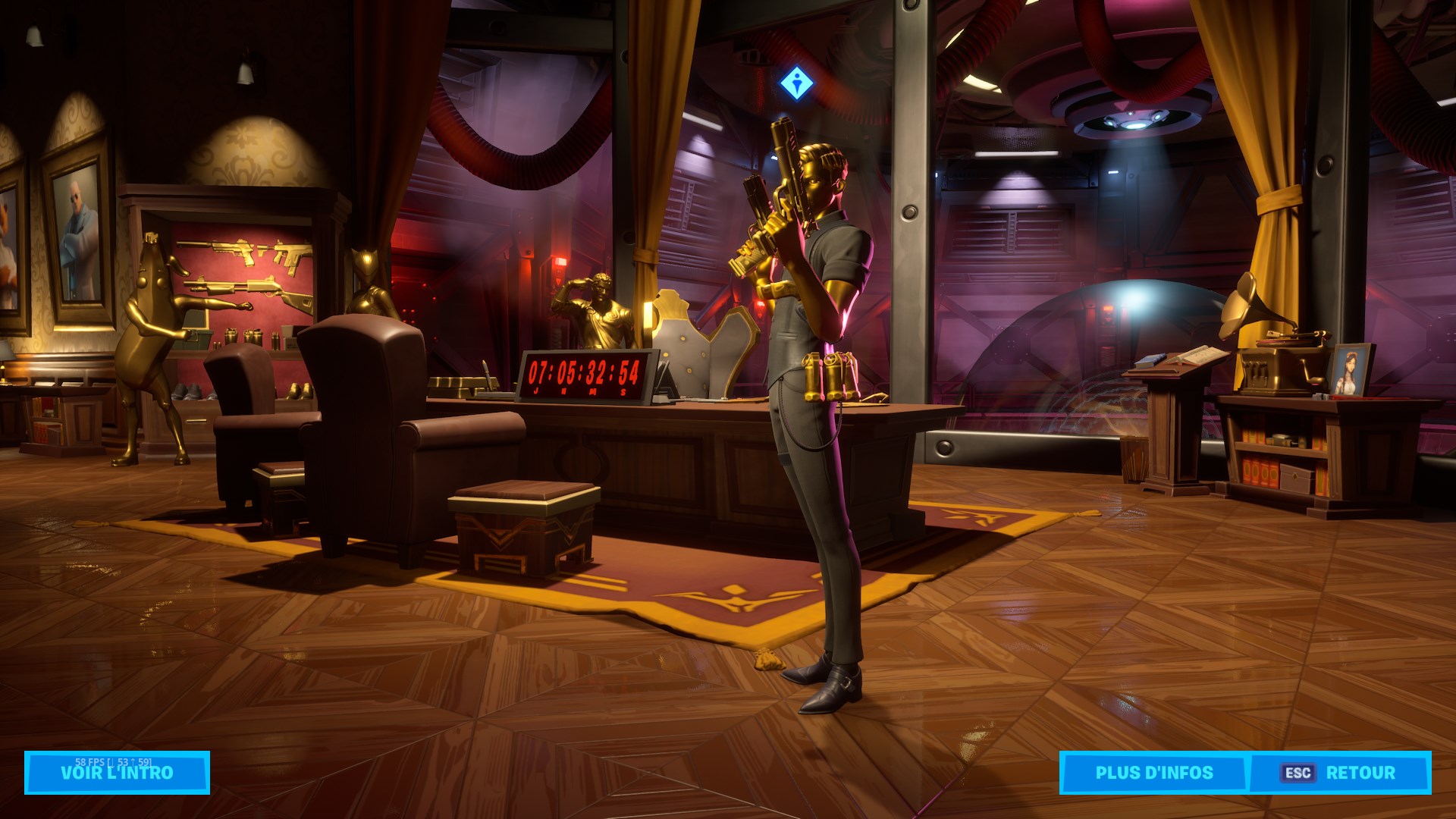Click the VOIR L'INTRO button
Image resolution: width=1456 pixels, height=819 pixels.
click(x=117, y=773)
